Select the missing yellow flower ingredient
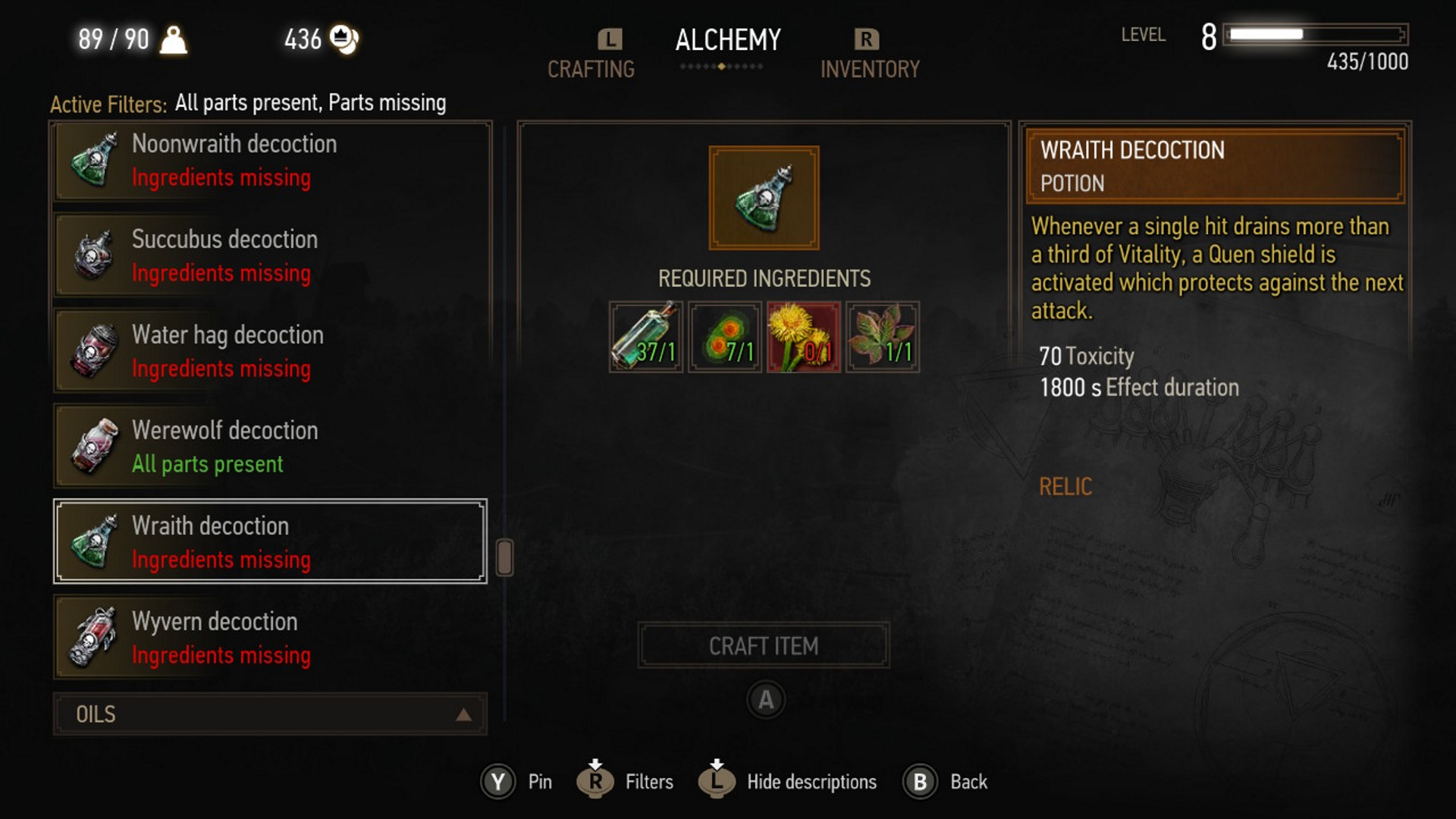Viewport: 1456px width, 819px height. click(x=804, y=337)
